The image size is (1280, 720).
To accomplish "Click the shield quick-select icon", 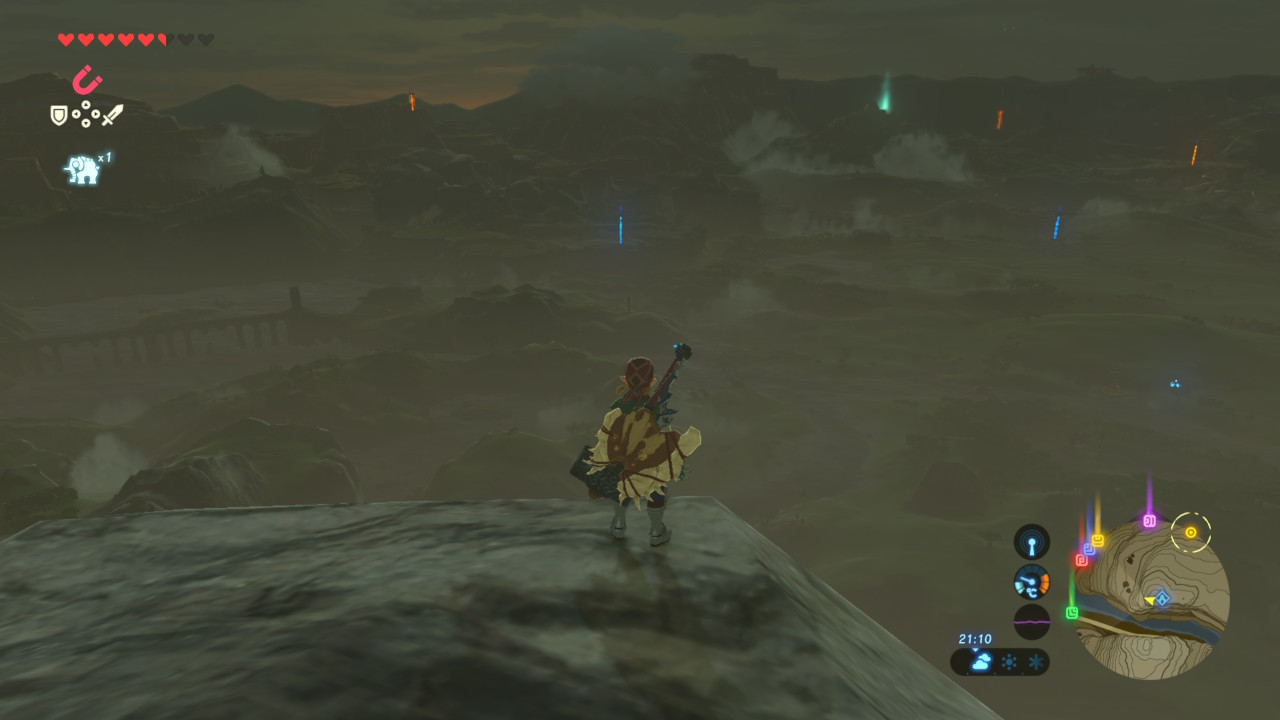I will point(59,115).
